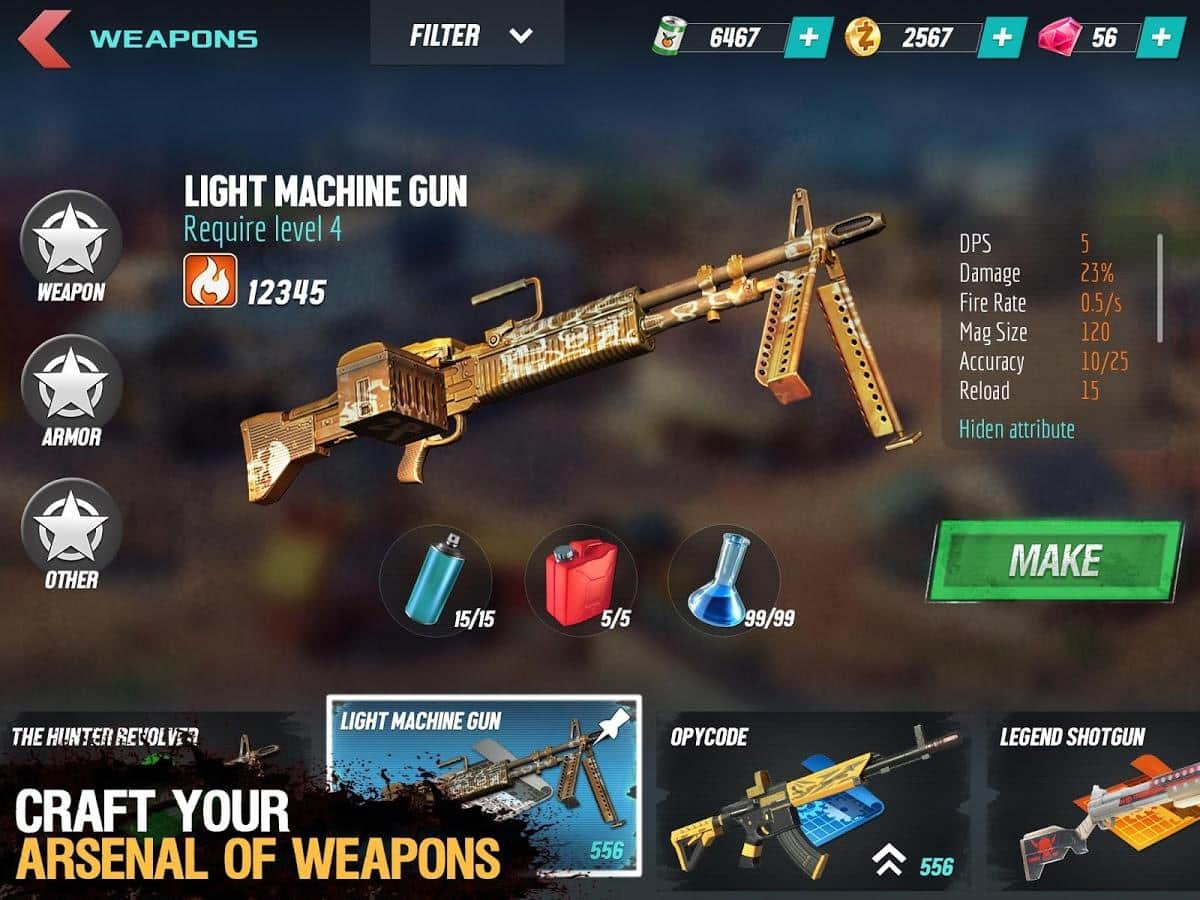
Task: View the Hiden attribute link
Action: point(1016,429)
